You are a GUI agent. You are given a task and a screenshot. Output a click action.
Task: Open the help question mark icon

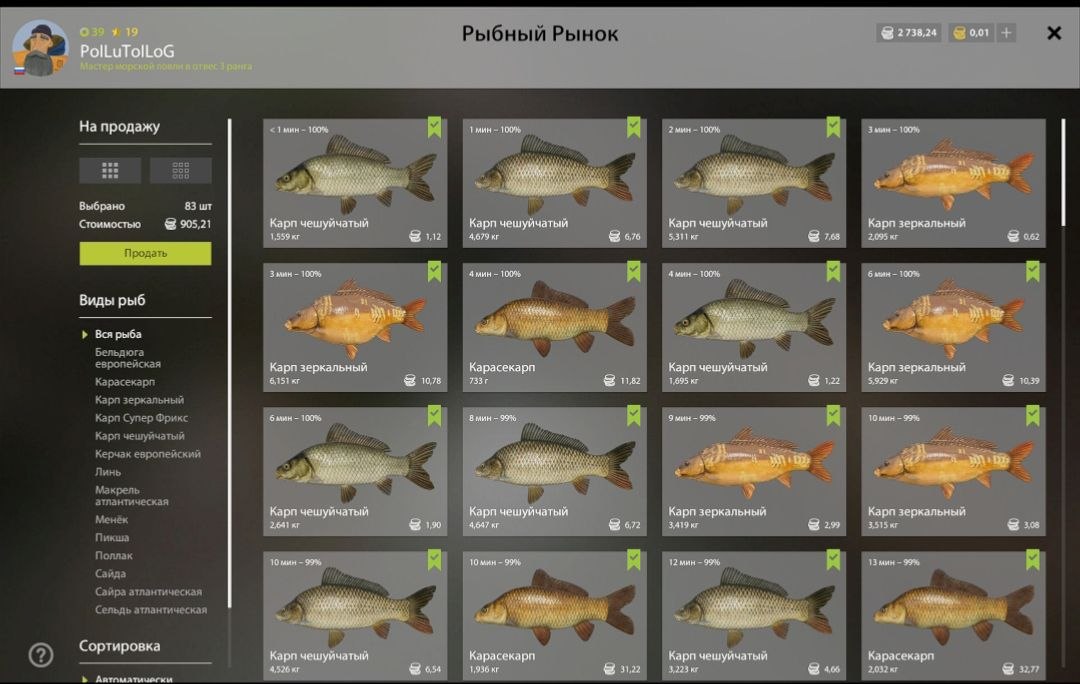[40, 655]
